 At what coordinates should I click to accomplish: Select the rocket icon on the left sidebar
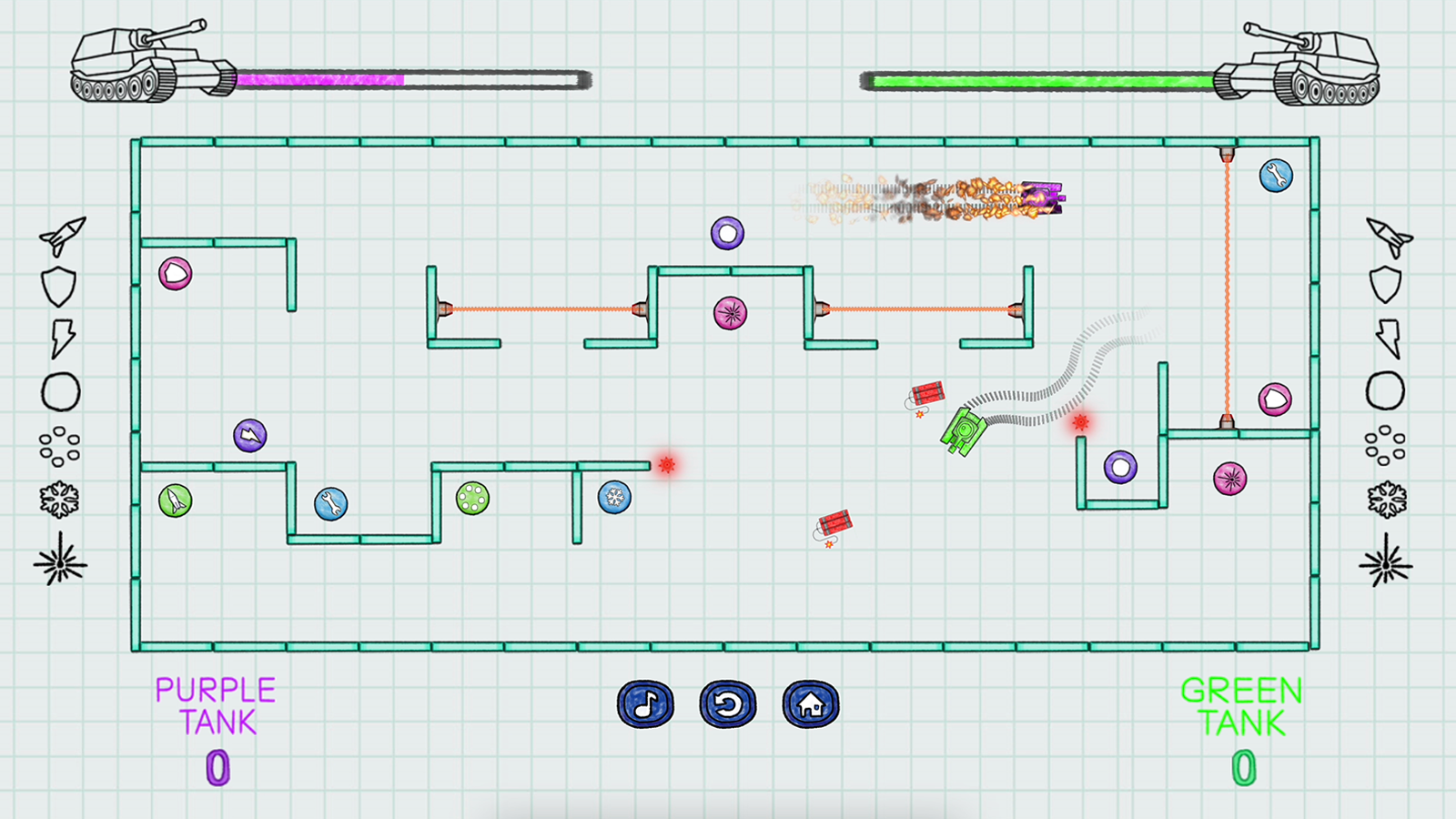pyautogui.click(x=61, y=235)
